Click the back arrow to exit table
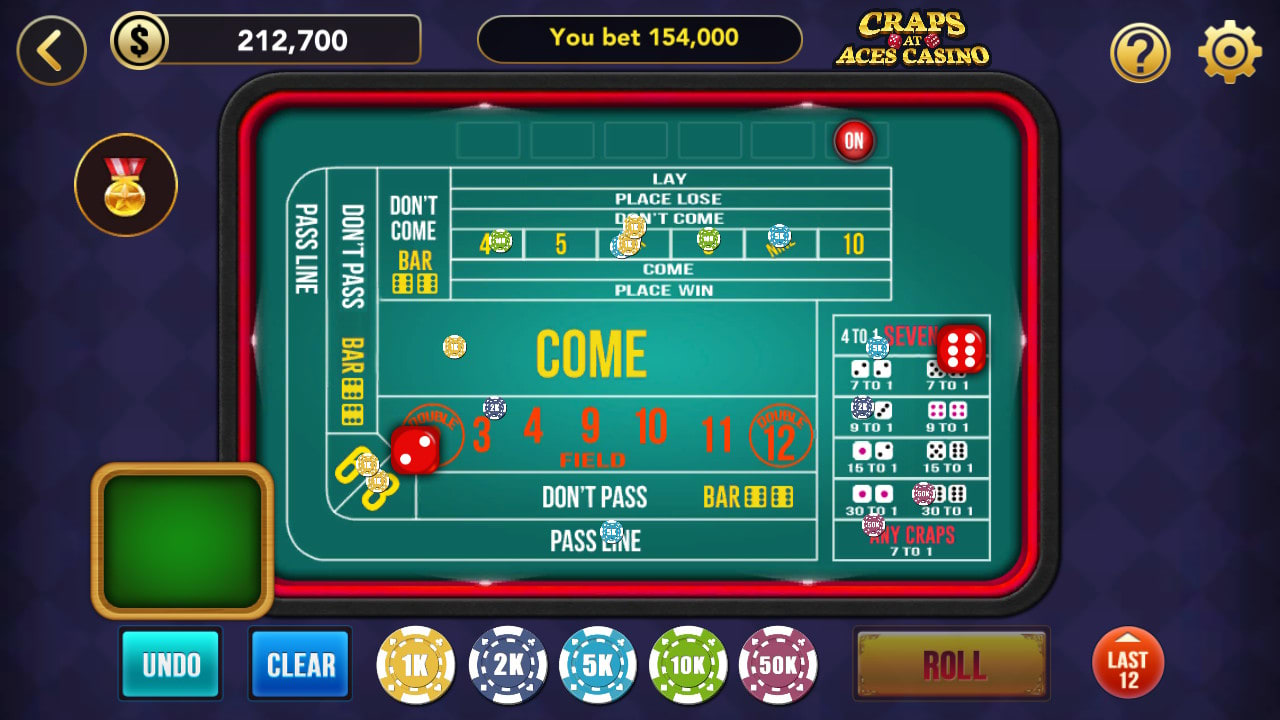The image size is (1280, 720). tap(51, 48)
